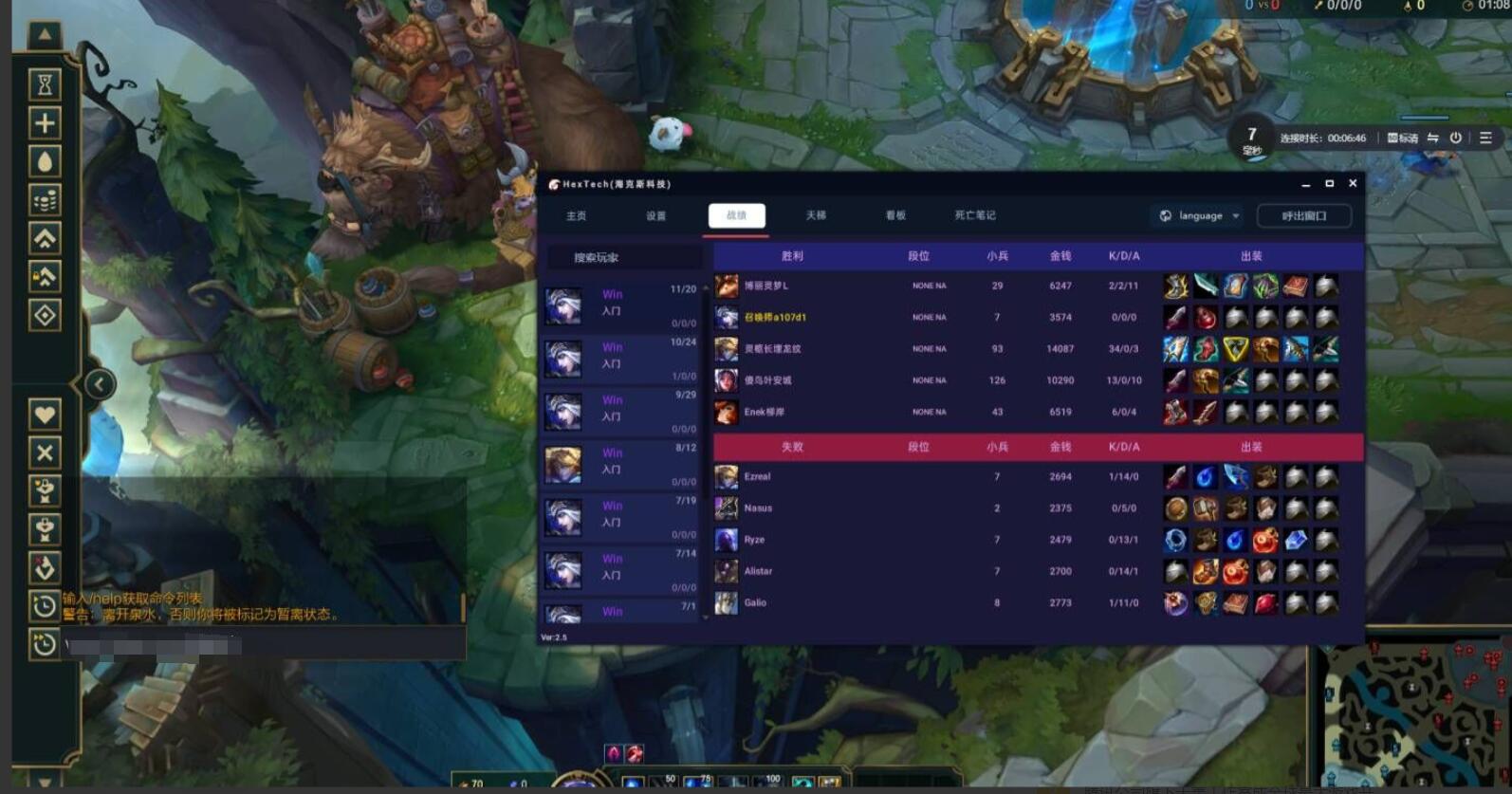The height and width of the screenshot is (794, 1512).
Task: Click the hourglass icon in the left sidebar
Action: pos(45,84)
